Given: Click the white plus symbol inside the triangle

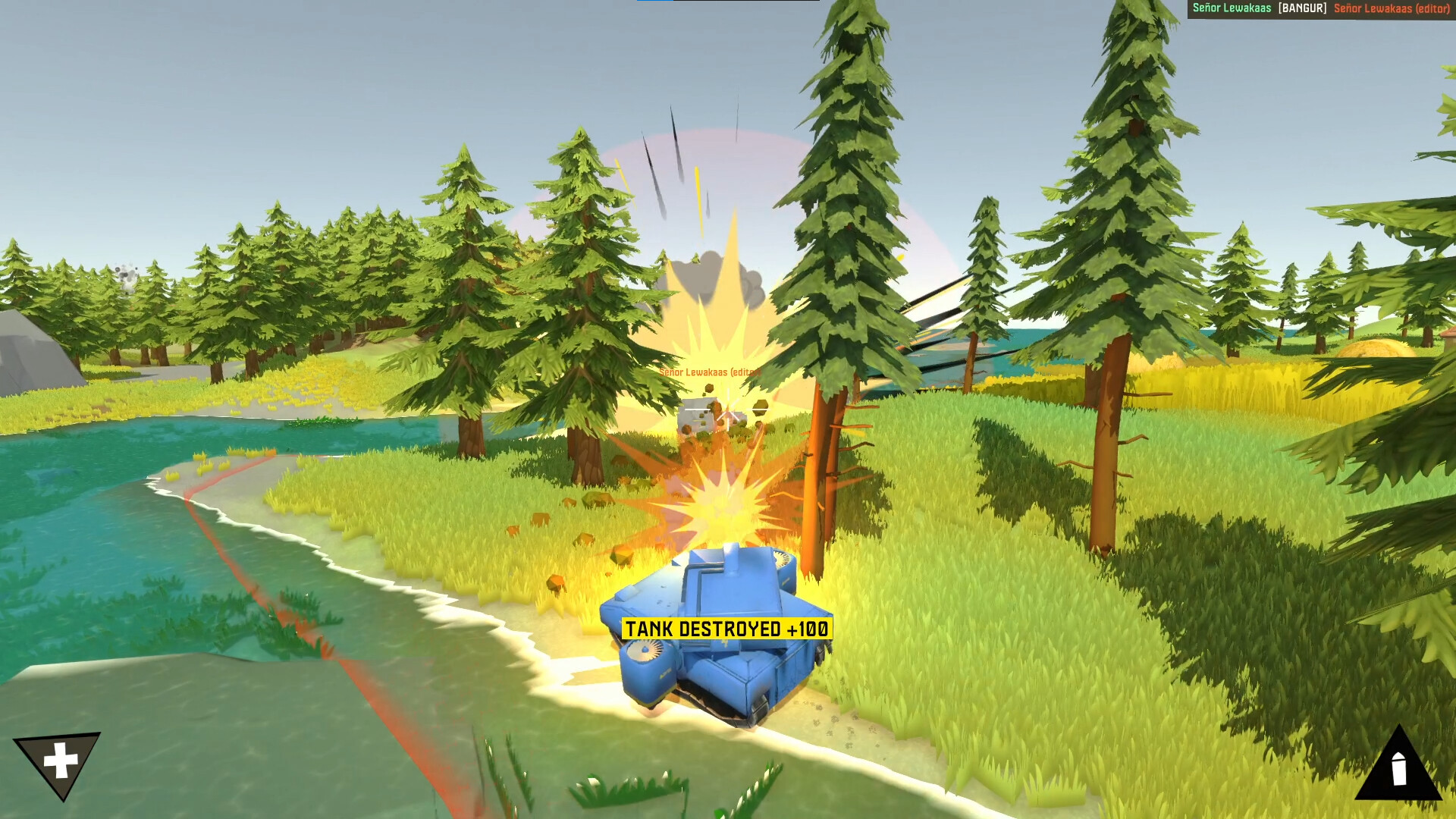Looking at the screenshot, I should coord(59,758).
